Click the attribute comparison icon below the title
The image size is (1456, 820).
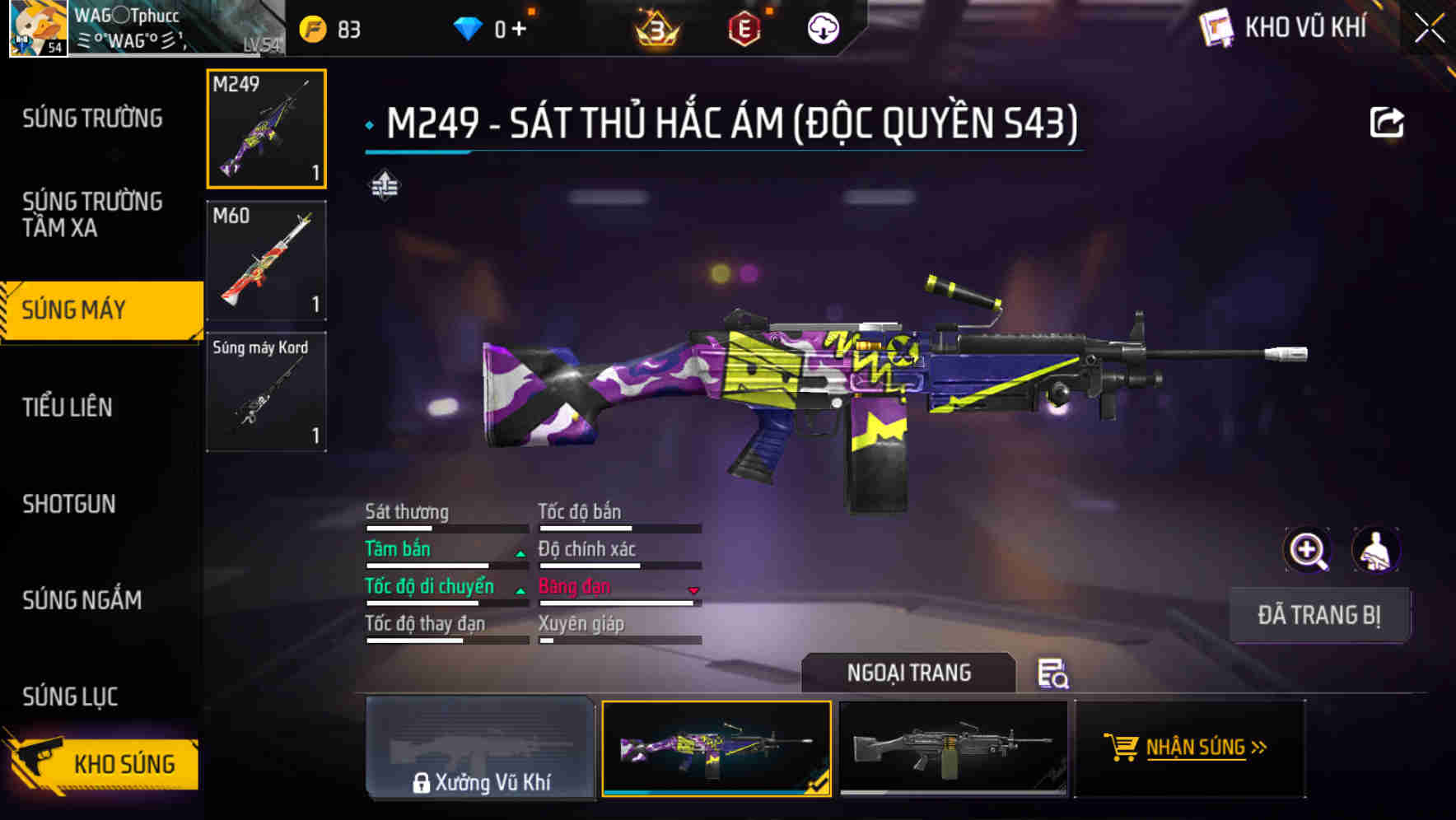[385, 184]
